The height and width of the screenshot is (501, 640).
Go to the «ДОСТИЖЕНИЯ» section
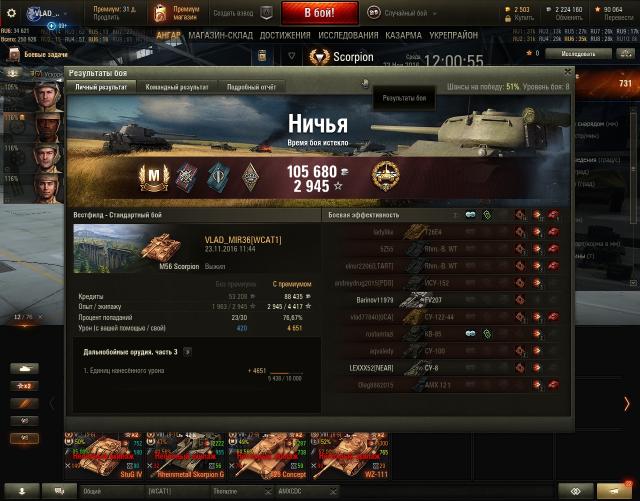[285, 35]
